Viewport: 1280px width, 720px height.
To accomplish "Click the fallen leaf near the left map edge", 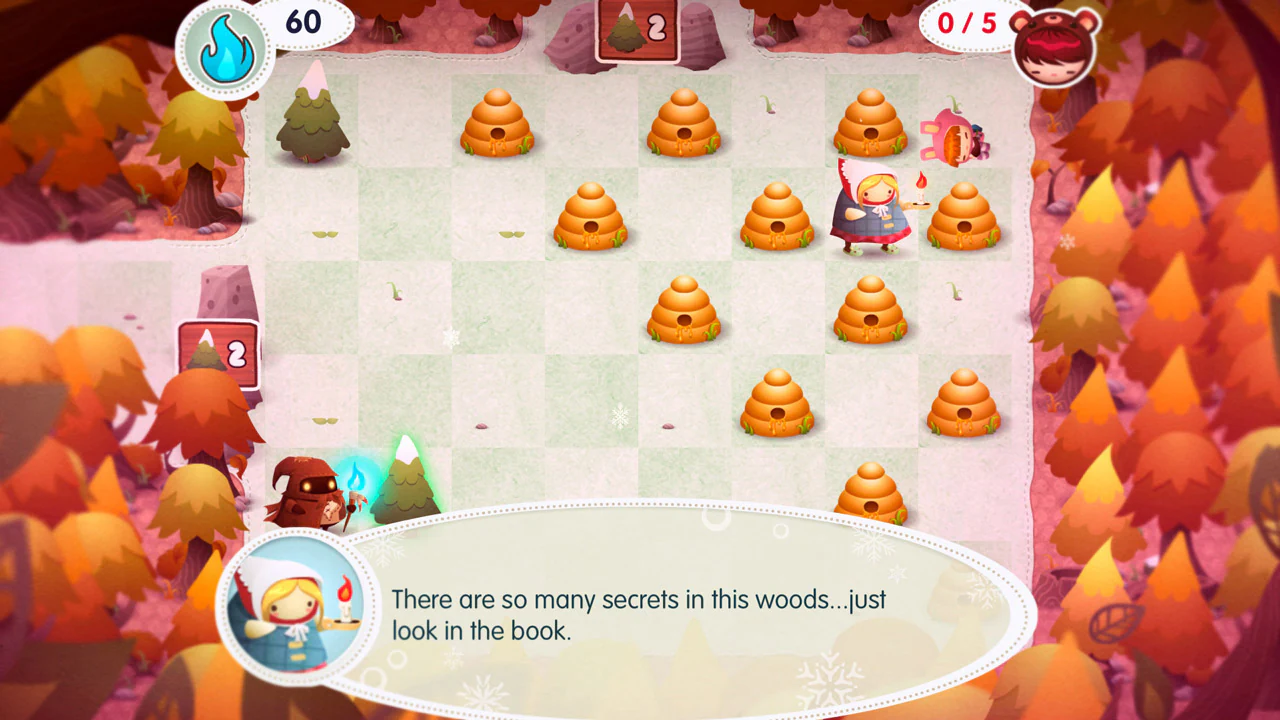I will (x=130, y=318).
